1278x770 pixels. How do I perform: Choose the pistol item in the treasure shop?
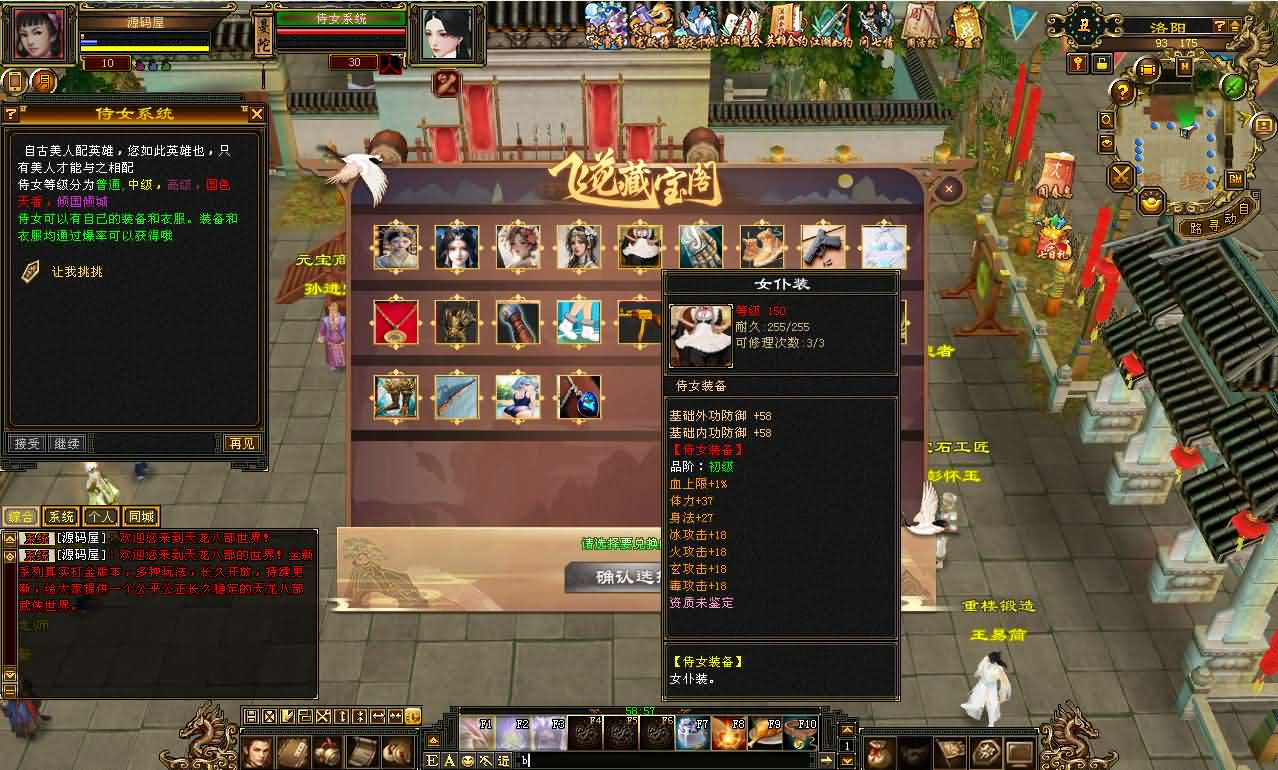click(x=823, y=246)
